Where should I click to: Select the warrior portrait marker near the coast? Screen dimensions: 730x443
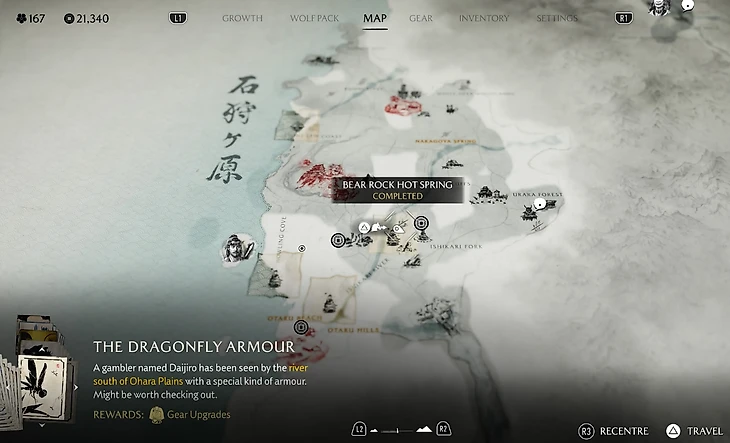pos(234,247)
